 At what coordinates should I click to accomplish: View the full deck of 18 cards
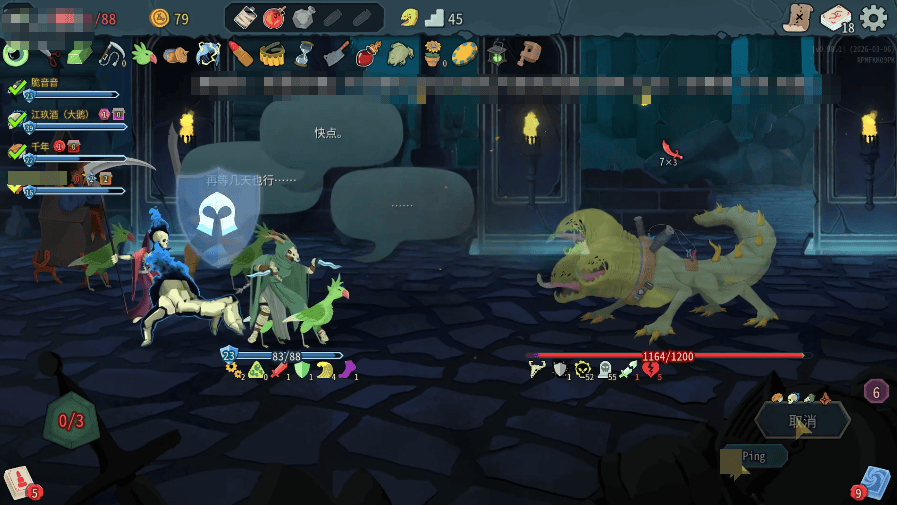coord(836,18)
